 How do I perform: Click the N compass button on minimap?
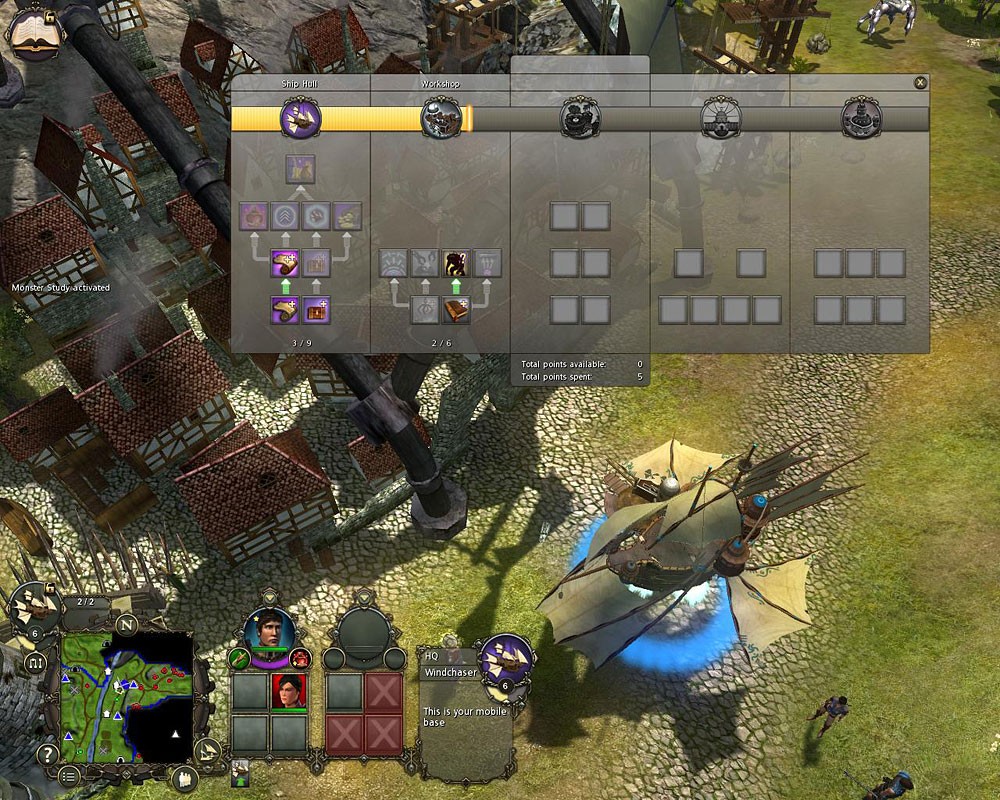[x=127, y=625]
